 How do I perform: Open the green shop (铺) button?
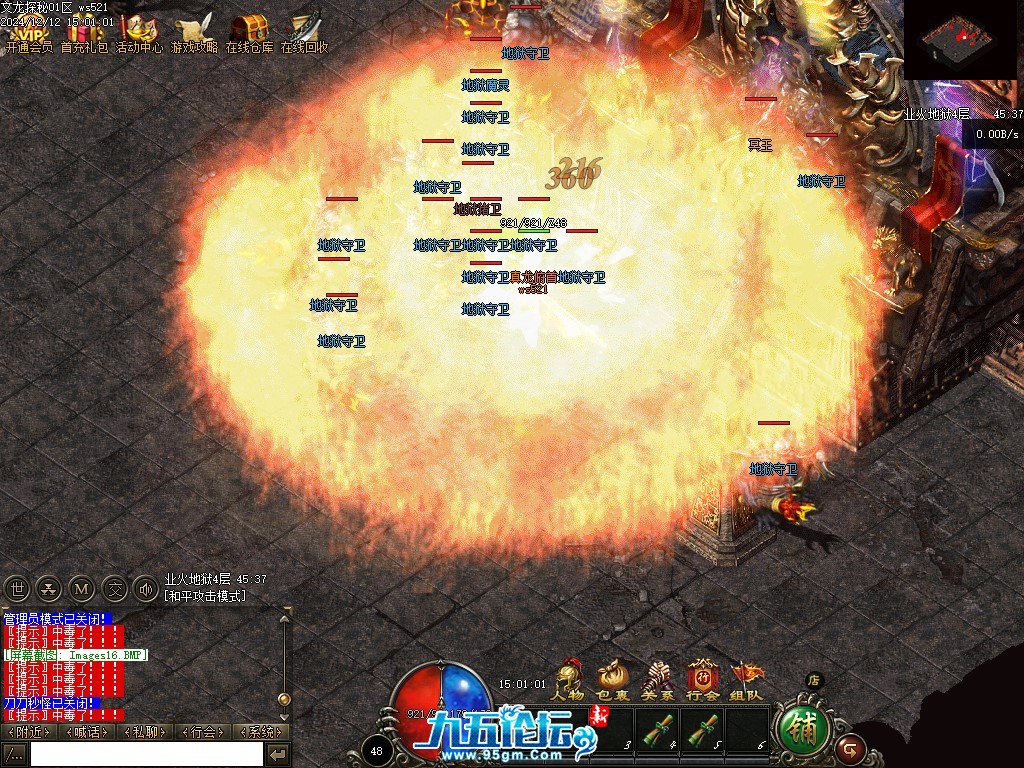802,727
